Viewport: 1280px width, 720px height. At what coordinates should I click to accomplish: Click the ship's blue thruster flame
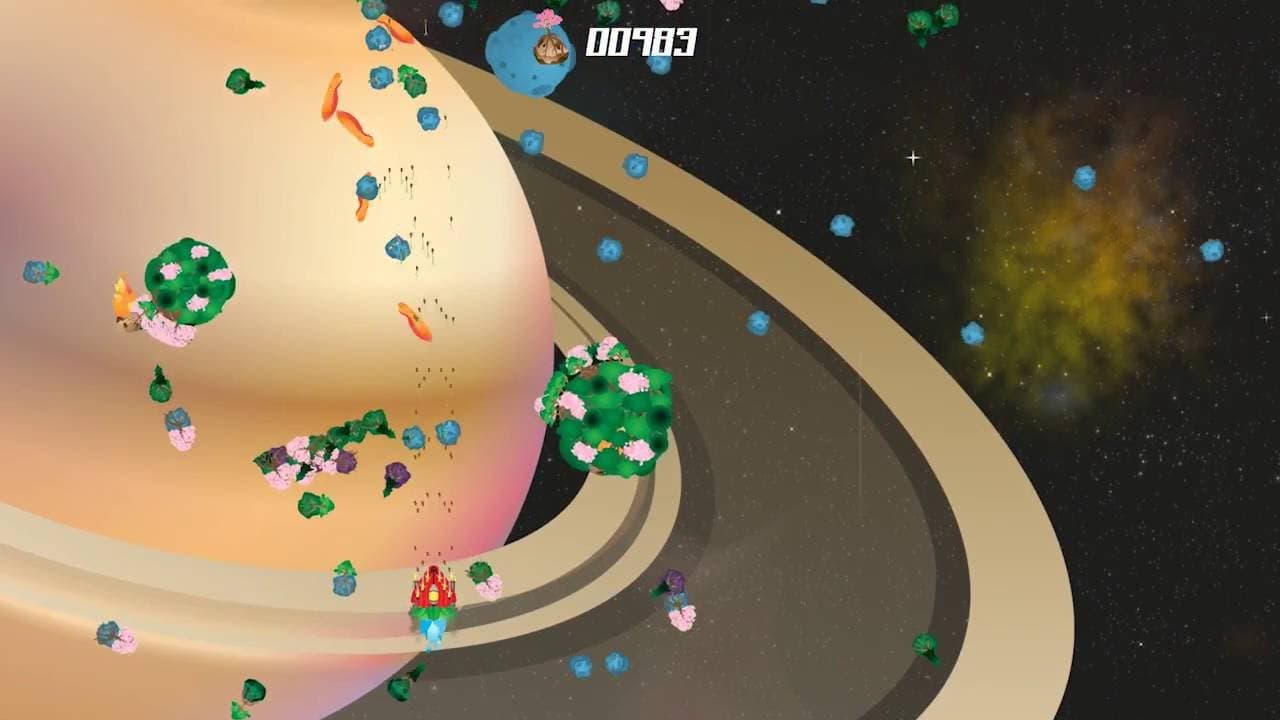(432, 630)
